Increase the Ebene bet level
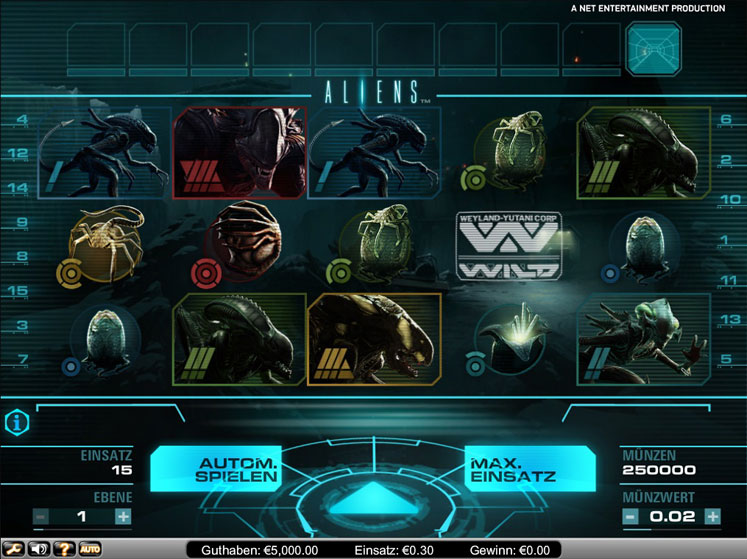Image resolution: width=747 pixels, height=559 pixels. 123,517
